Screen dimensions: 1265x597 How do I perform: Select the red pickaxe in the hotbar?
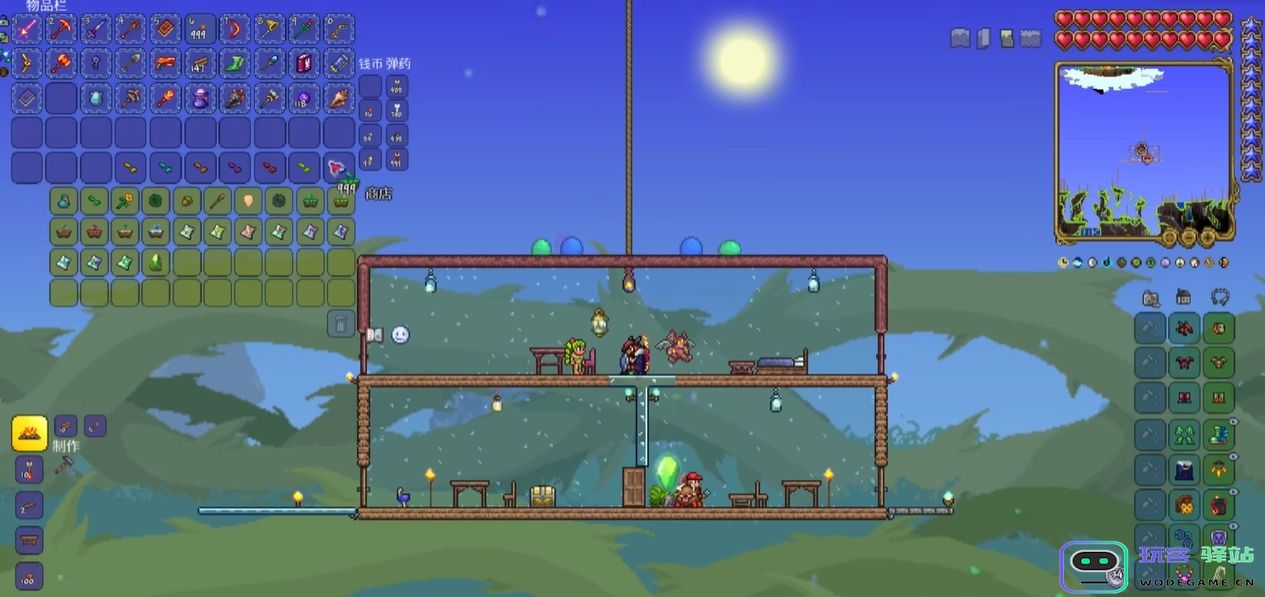[x=62, y=28]
